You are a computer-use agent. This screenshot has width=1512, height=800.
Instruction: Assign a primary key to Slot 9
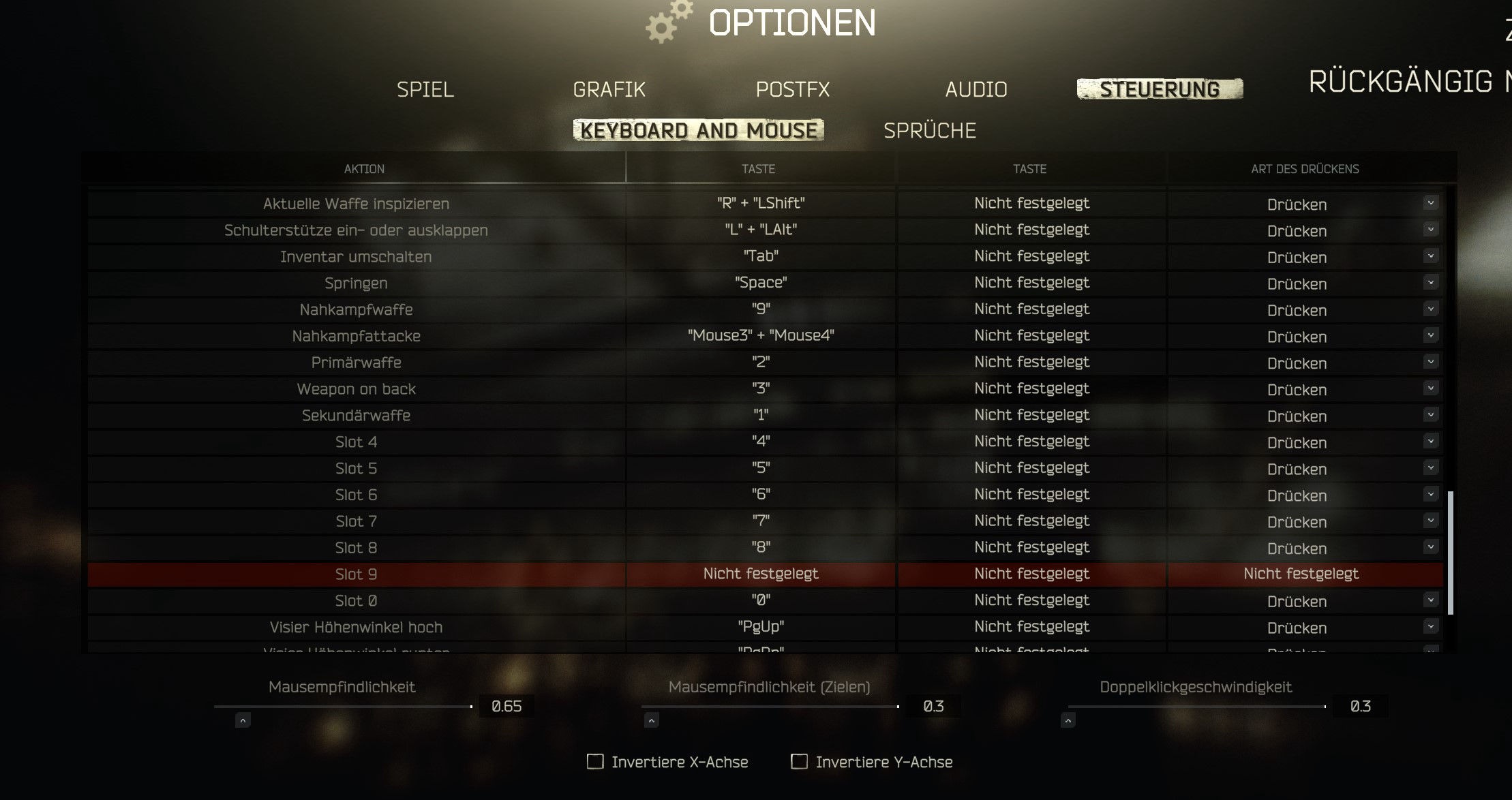coord(760,574)
